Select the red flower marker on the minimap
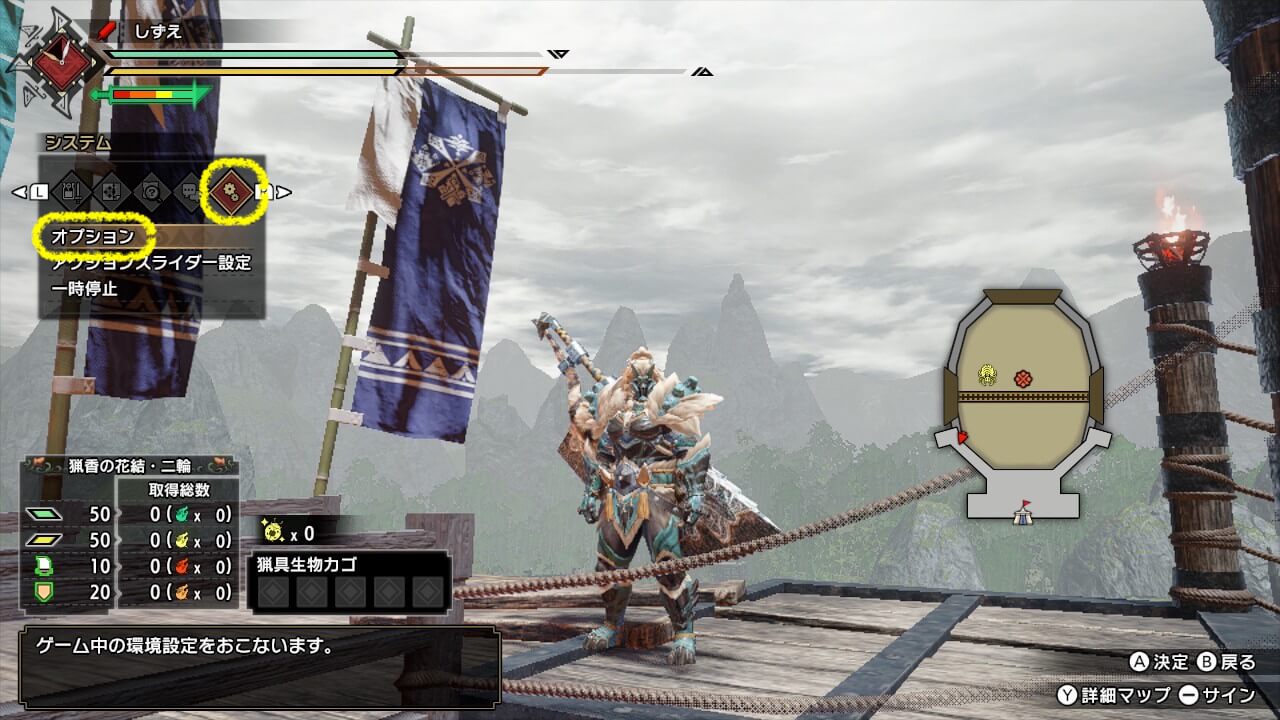 [x=1022, y=378]
